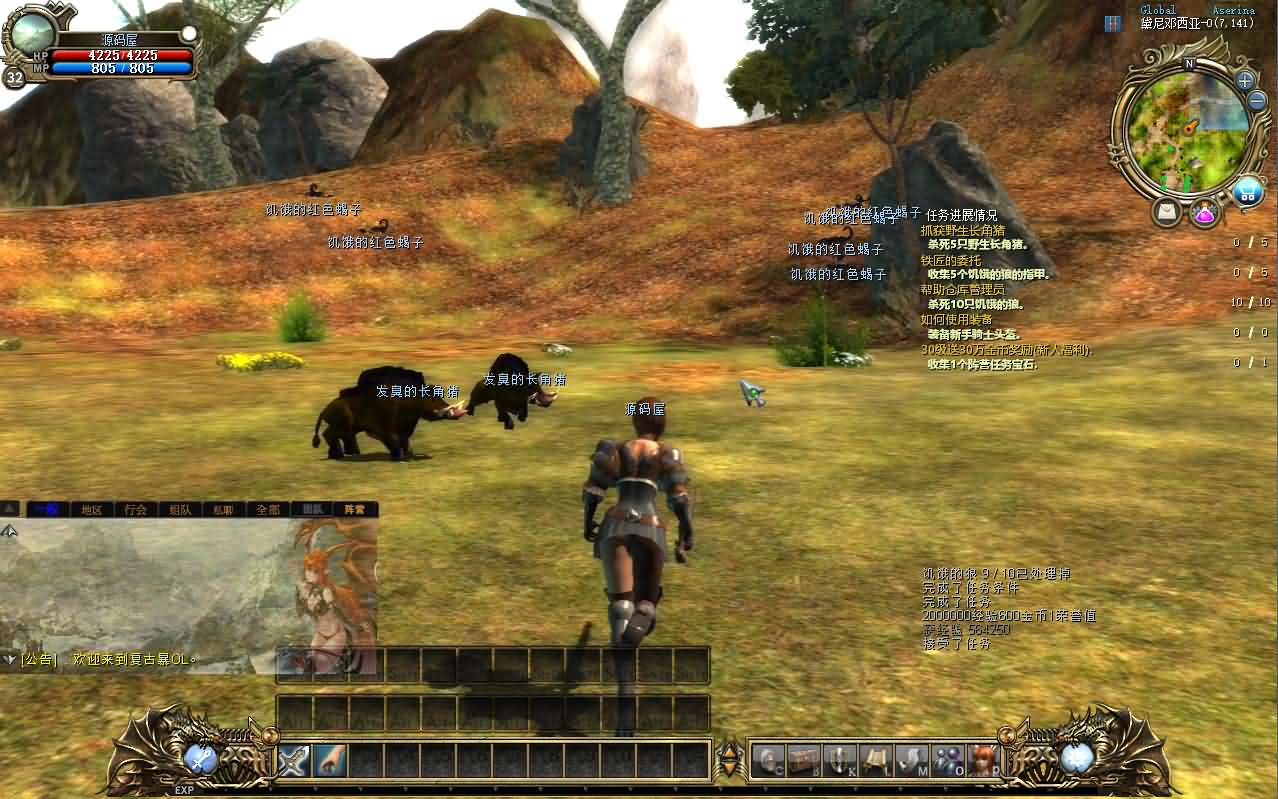Open the shopping cart item shop
The image size is (1278, 799).
pos(1247,190)
